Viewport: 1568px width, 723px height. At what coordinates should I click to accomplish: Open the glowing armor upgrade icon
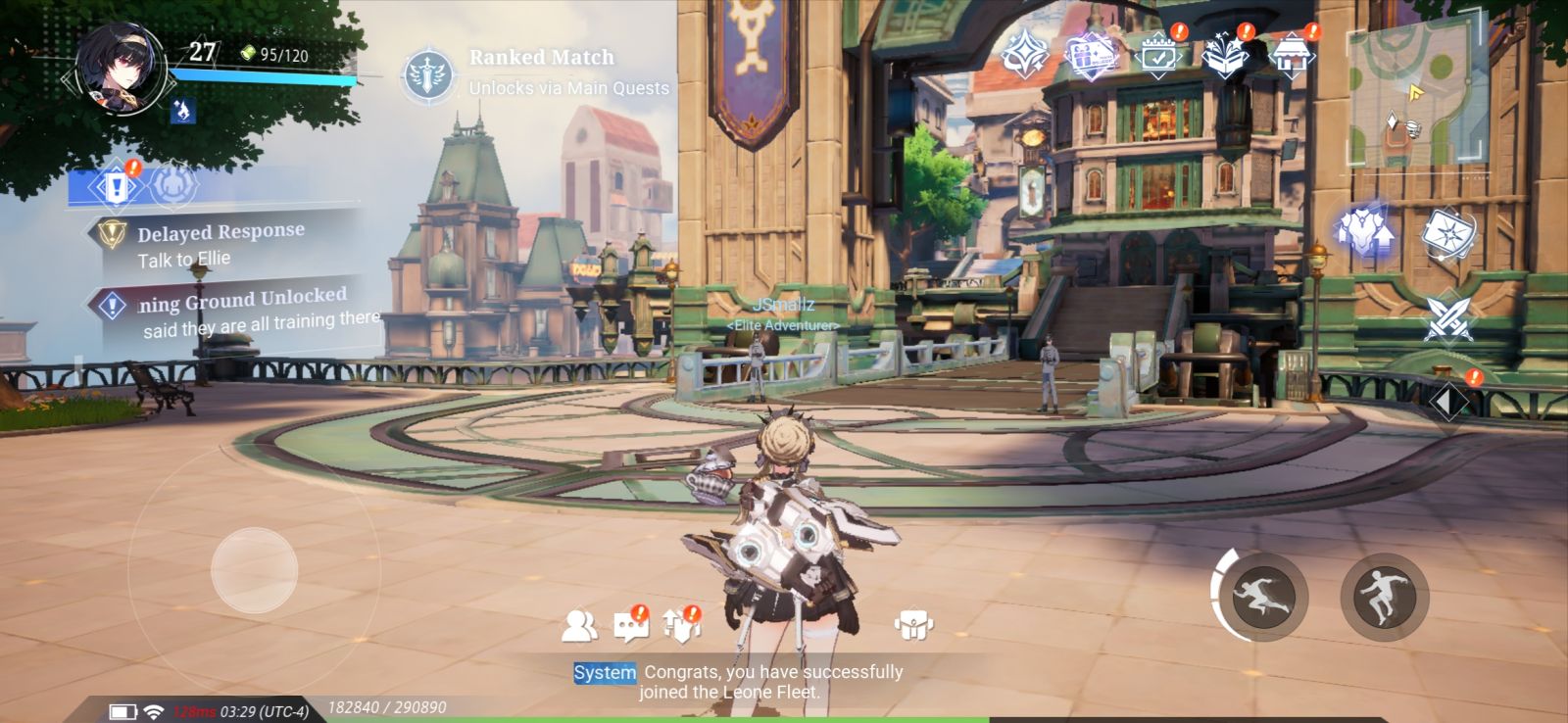(x=1365, y=233)
